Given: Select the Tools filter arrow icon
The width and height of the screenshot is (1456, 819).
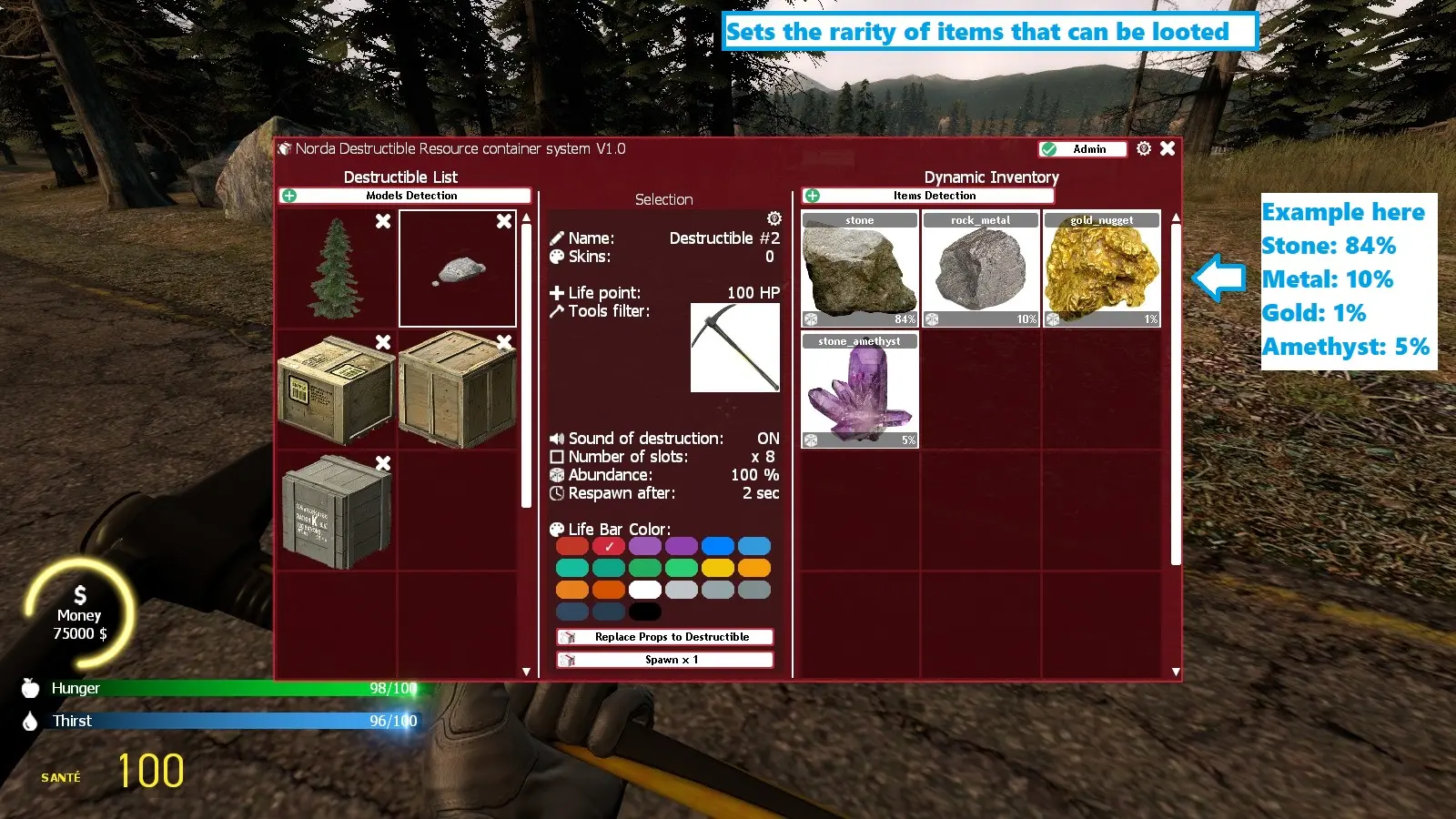Looking at the screenshot, I should coord(556,311).
